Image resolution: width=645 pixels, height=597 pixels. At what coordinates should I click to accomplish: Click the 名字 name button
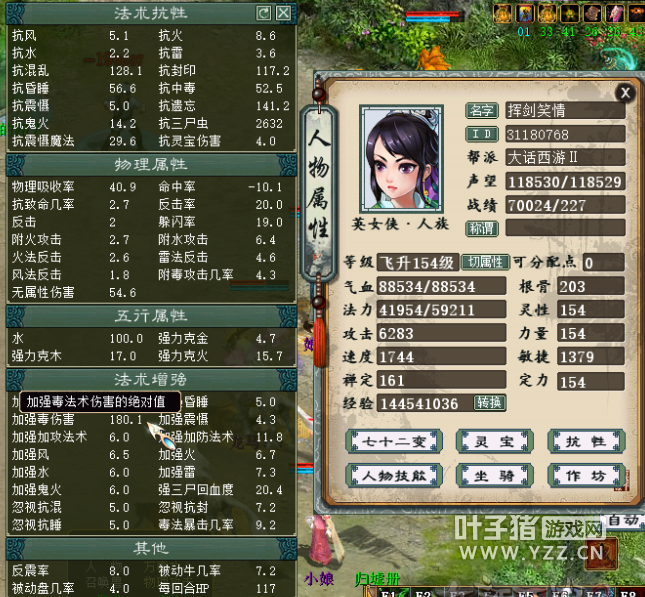pos(483,110)
